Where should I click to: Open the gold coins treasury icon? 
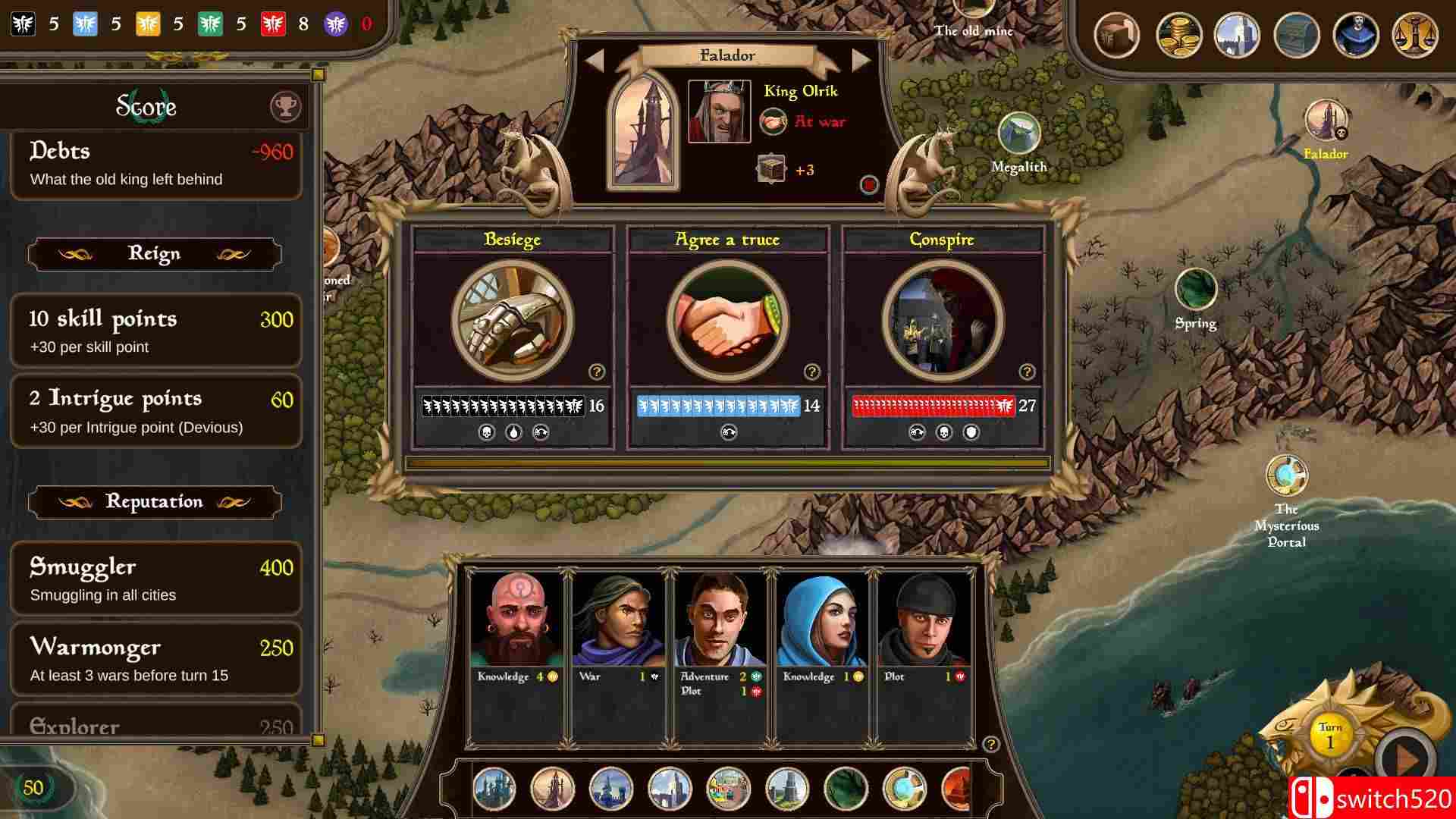1178,35
